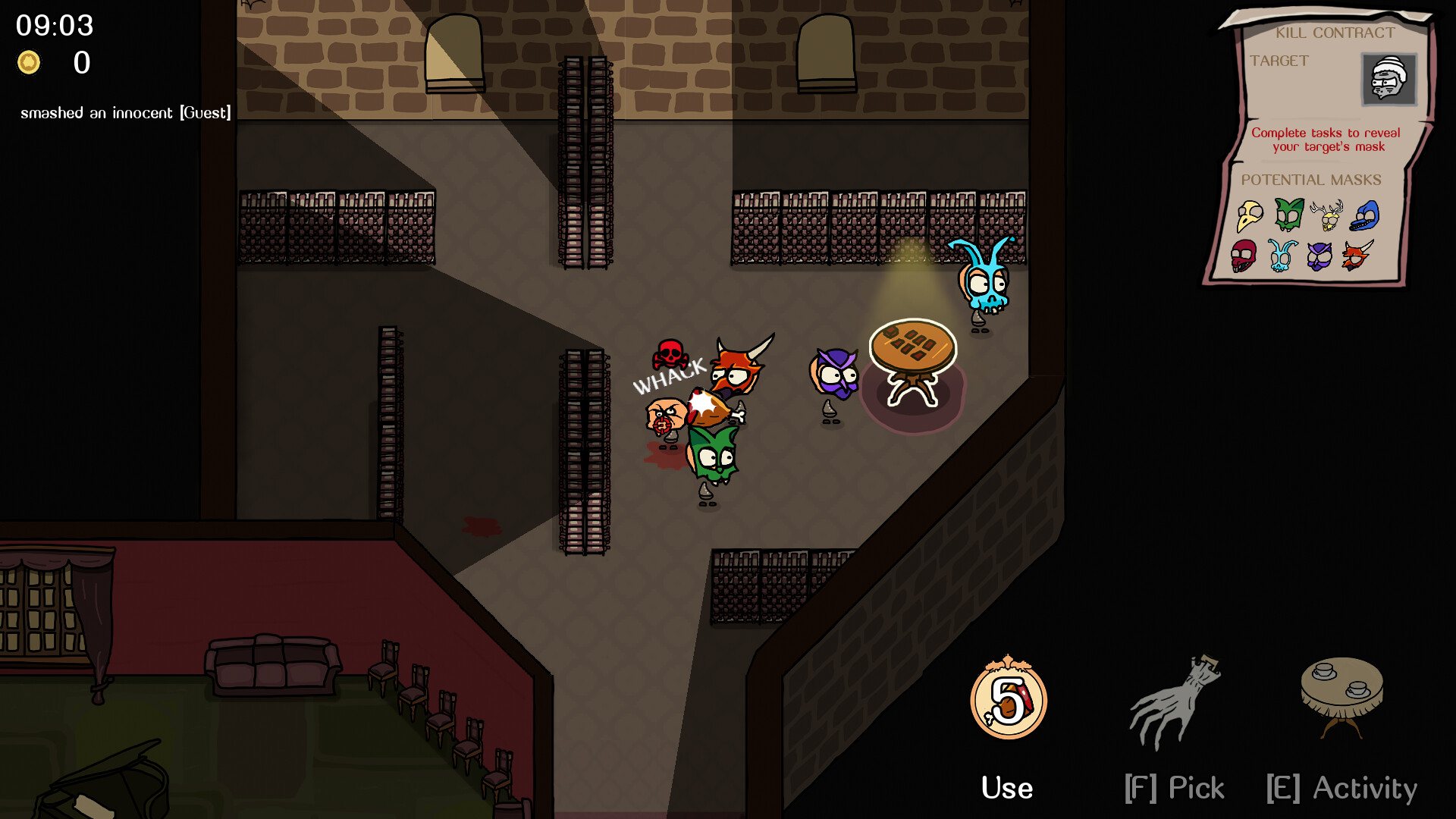Viewport: 1456px width, 819px height.
Task: Click the smashed an innocent [Guest] message
Action: coord(126,112)
